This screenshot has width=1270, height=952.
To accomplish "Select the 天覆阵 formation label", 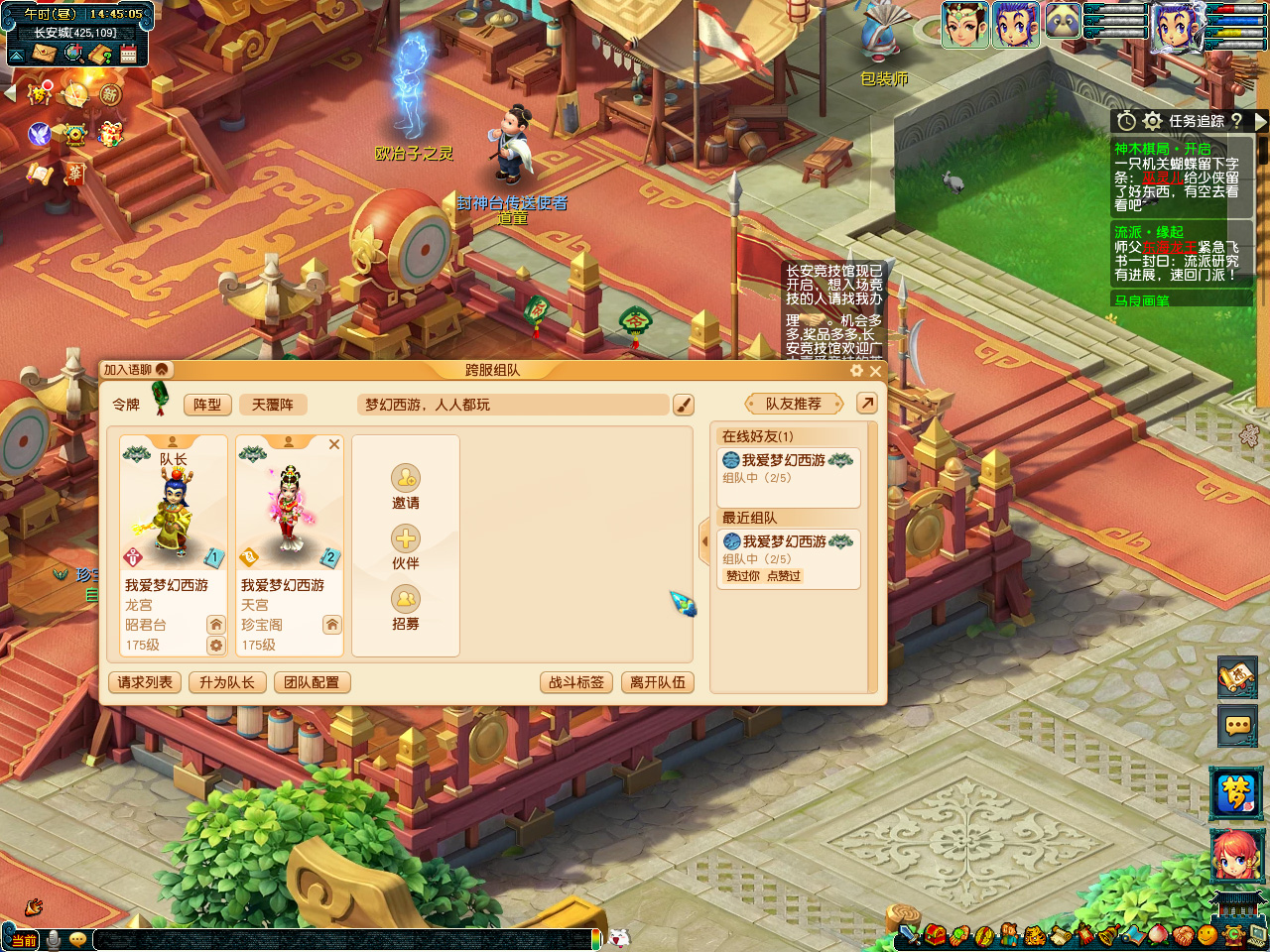I will [x=273, y=405].
